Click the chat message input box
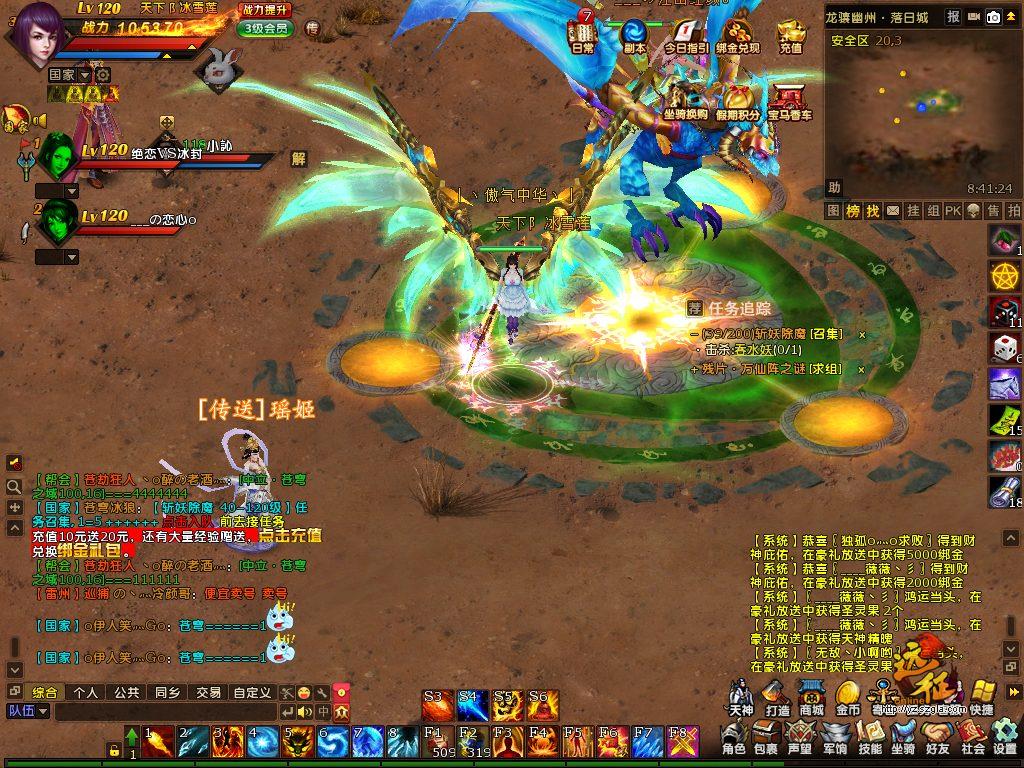This screenshot has width=1024, height=768. [x=165, y=712]
